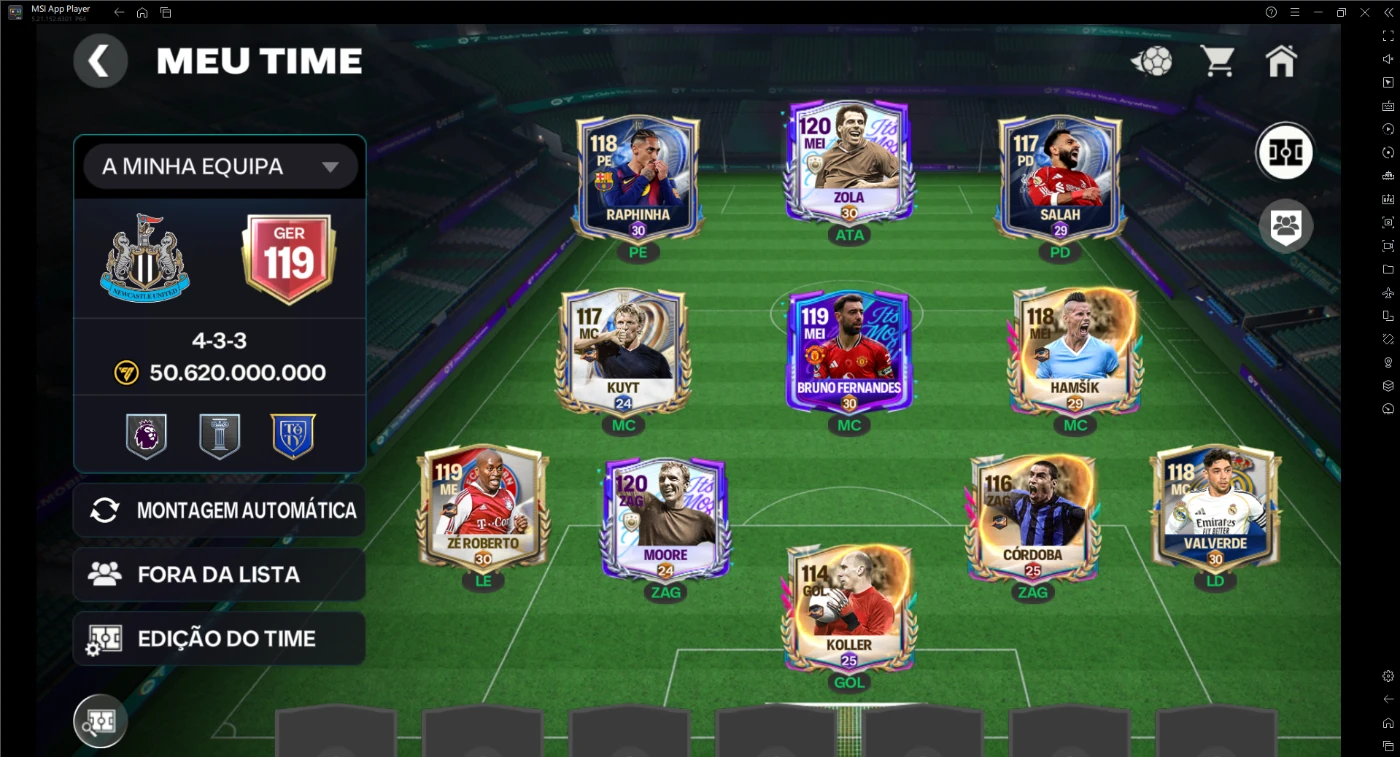1400x757 pixels.
Task: Click the magnifier squad search button
Action: point(100,721)
